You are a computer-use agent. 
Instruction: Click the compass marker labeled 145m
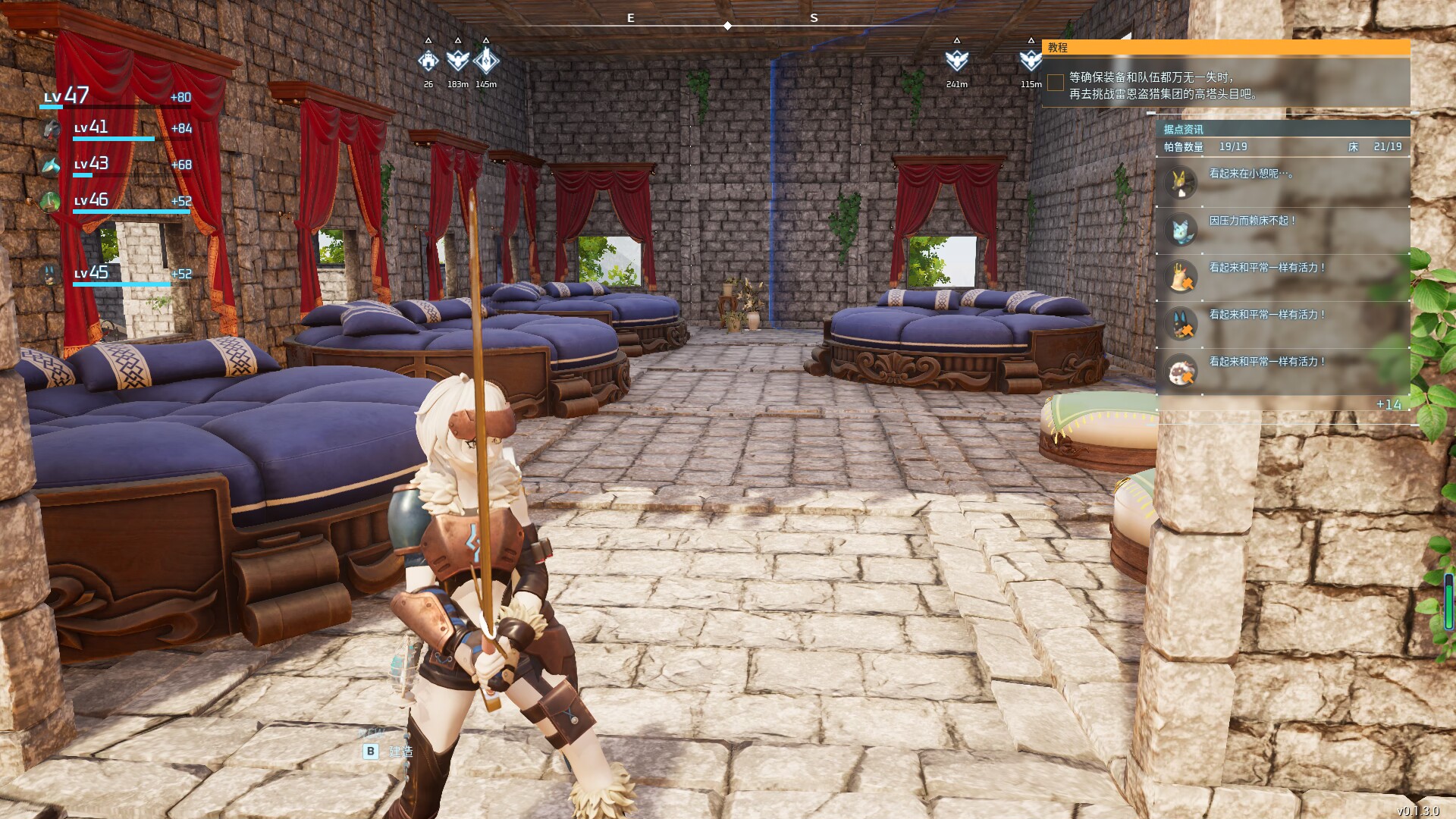click(486, 61)
